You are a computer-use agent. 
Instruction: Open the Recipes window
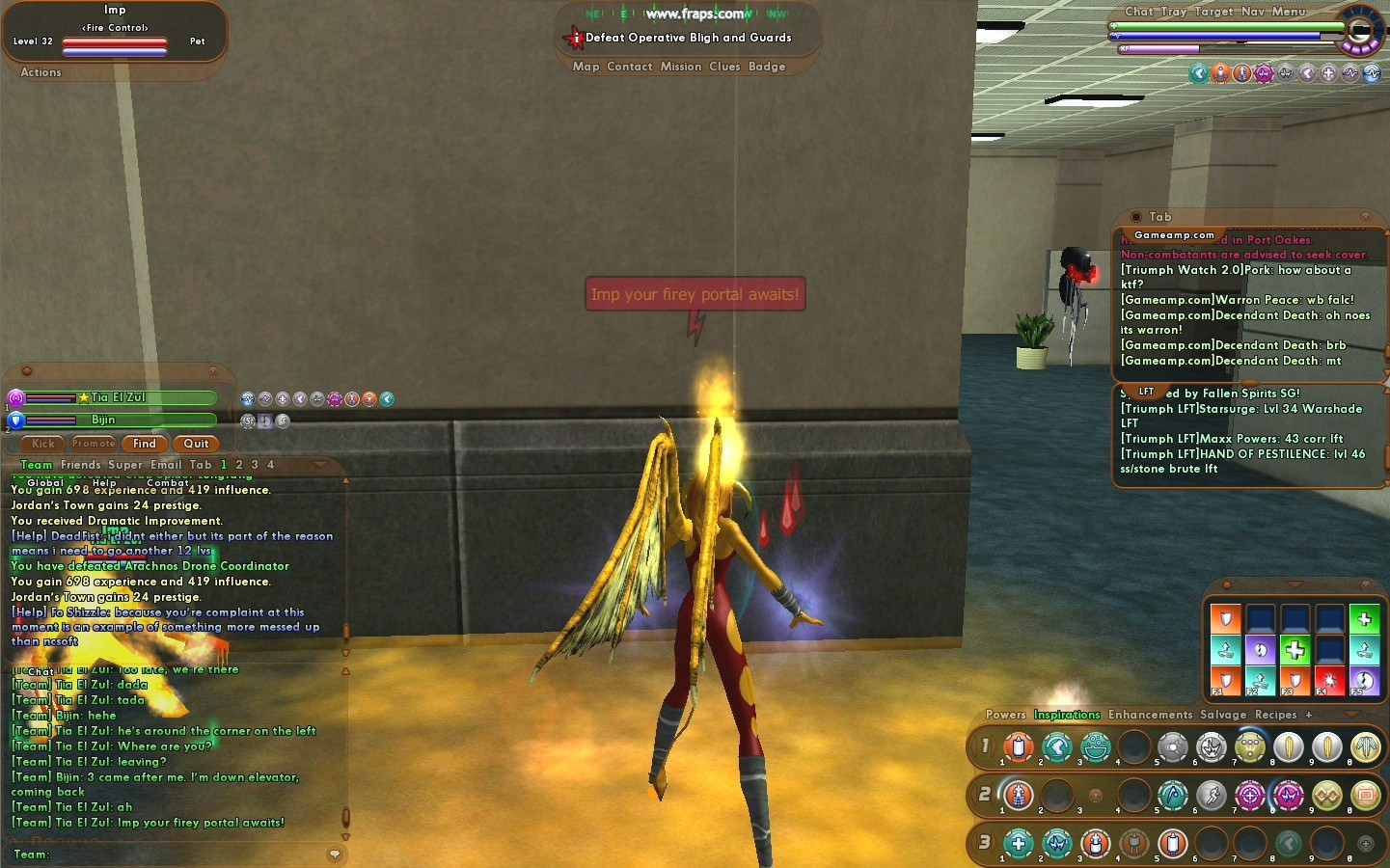(x=1275, y=715)
